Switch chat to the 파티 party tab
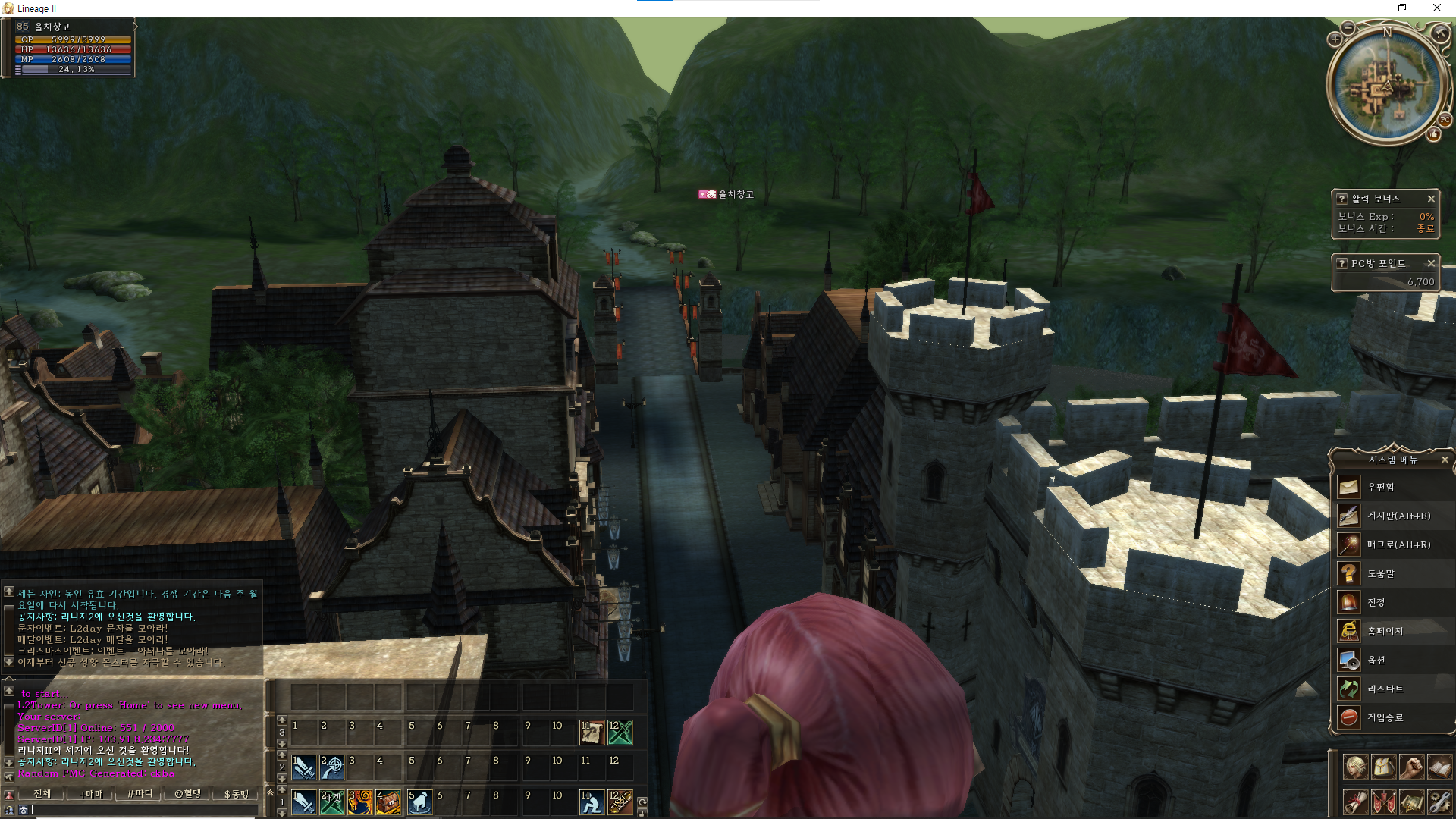The image size is (1456, 819). (x=140, y=794)
